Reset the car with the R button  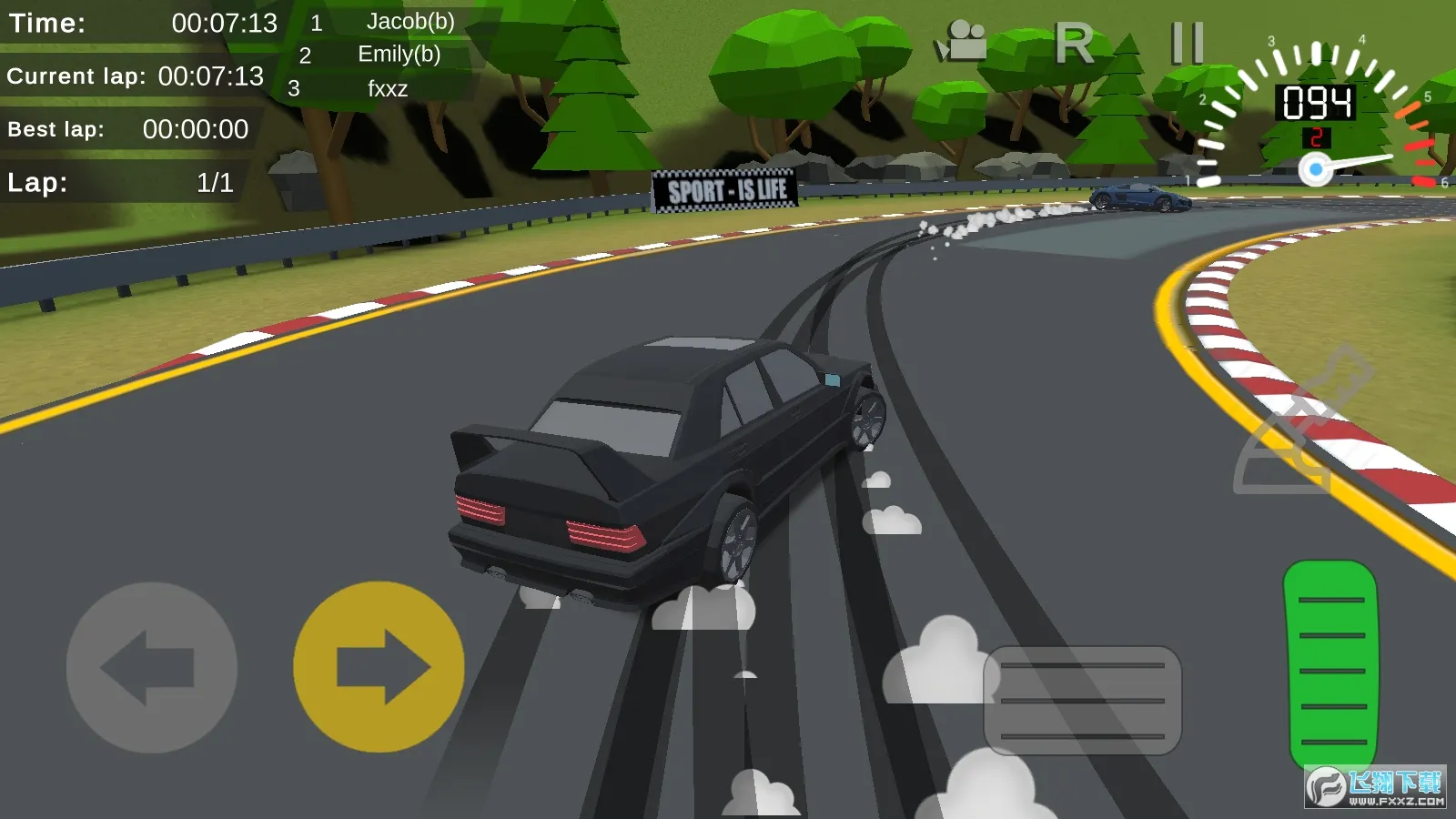point(1074,43)
